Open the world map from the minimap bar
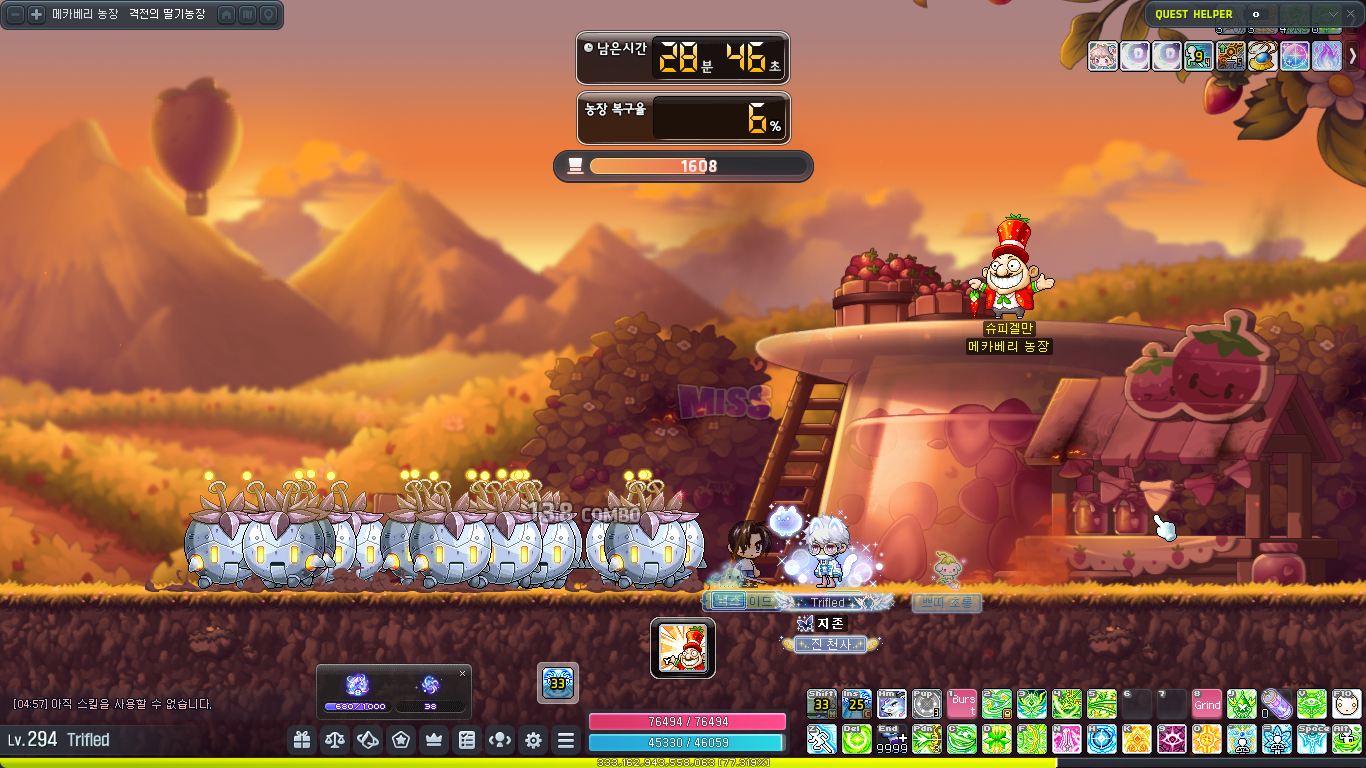The width and height of the screenshot is (1366, 768). [248, 15]
